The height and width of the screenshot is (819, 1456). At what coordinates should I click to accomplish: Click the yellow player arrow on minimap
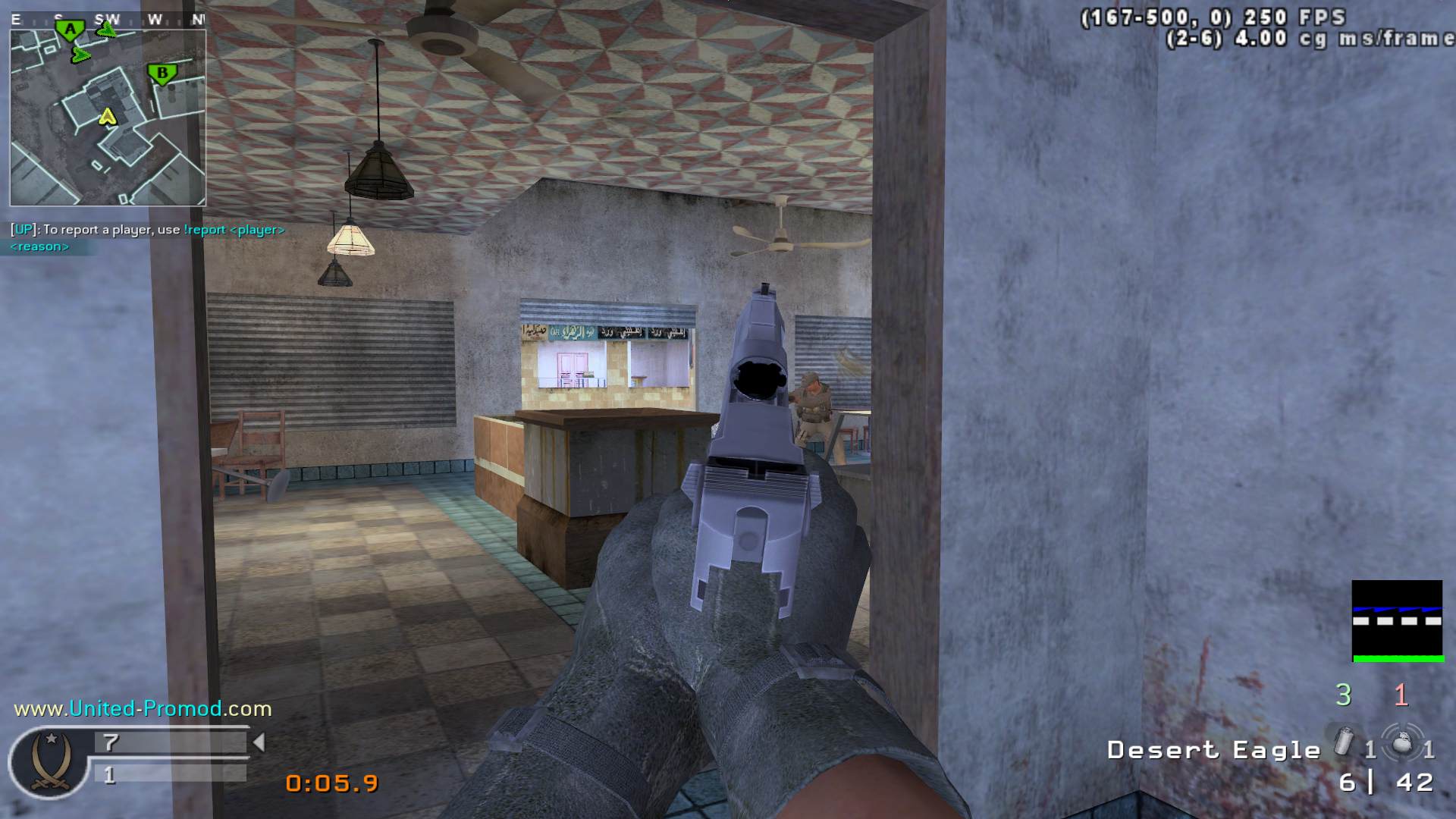[108, 117]
